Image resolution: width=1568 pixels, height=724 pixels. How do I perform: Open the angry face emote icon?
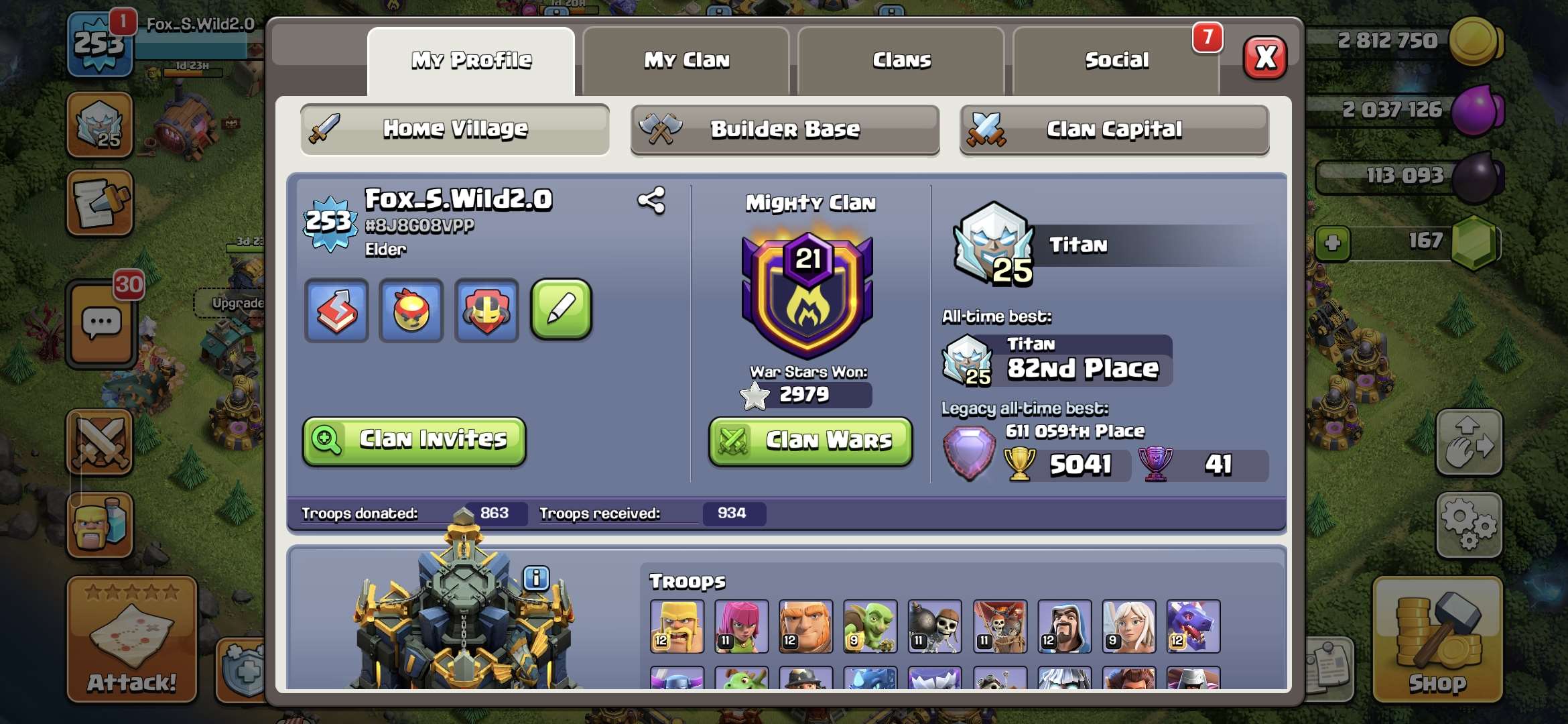coord(411,310)
